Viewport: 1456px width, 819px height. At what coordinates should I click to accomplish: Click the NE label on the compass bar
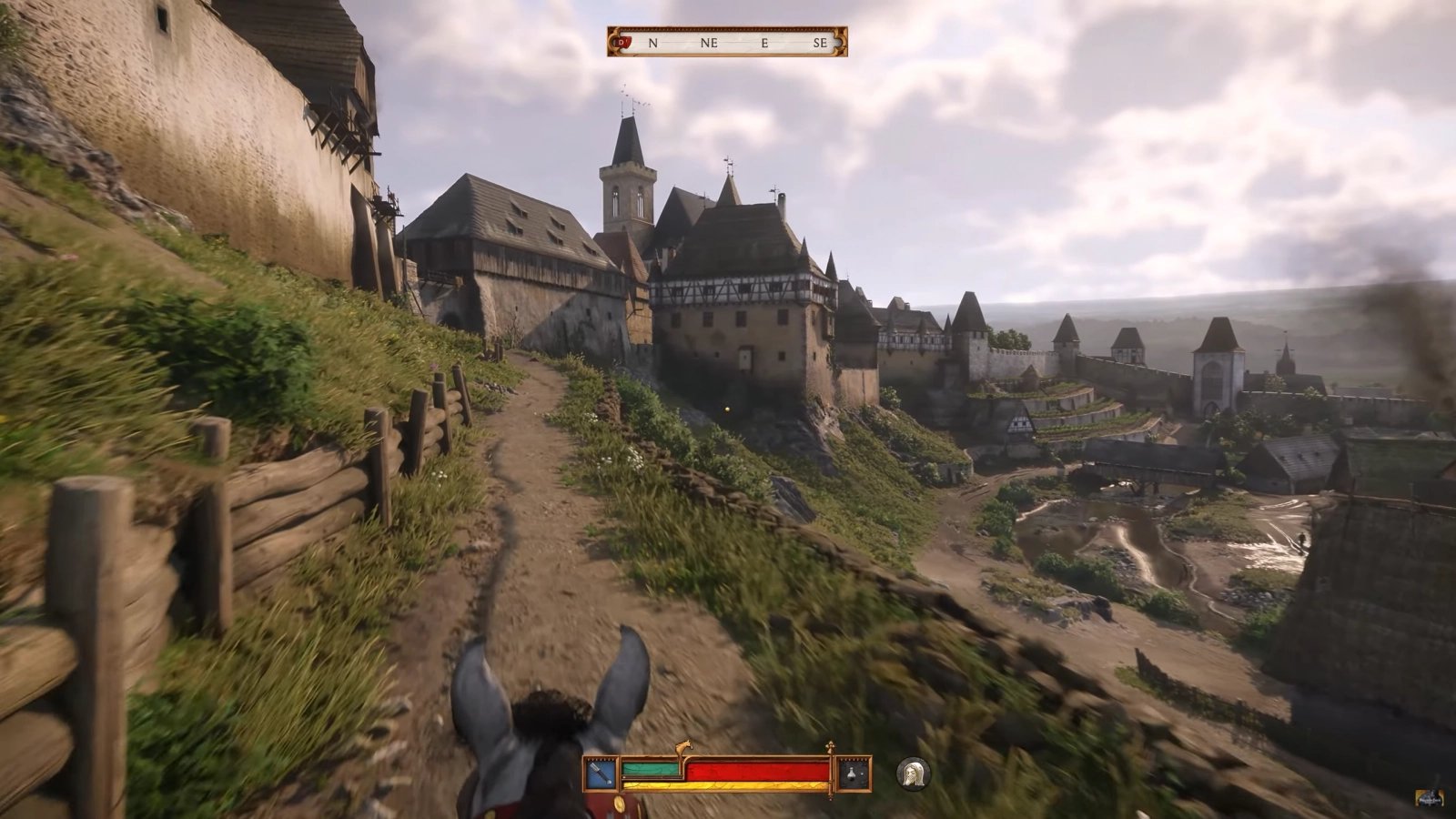709,41
